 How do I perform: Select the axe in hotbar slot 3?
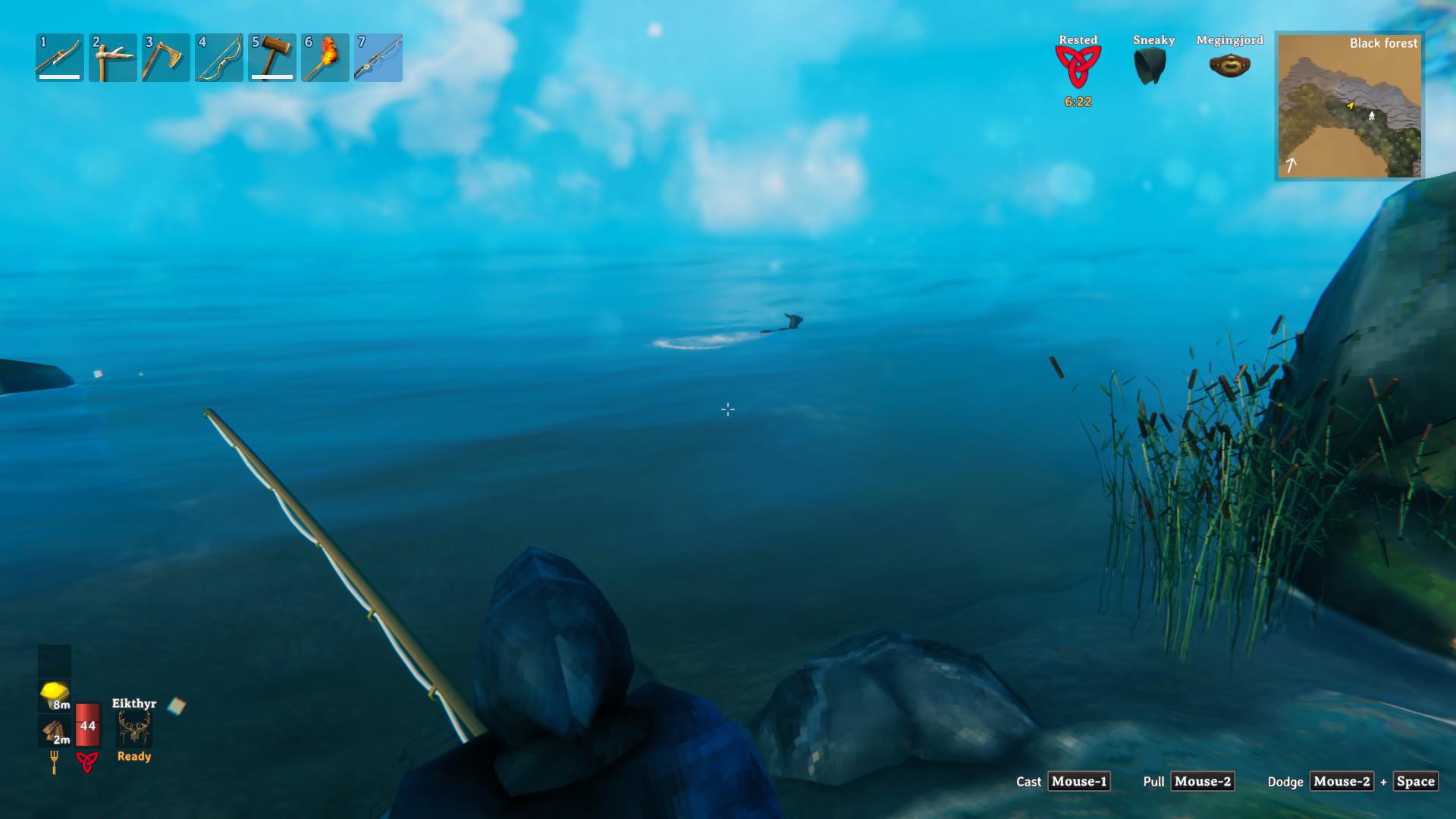(x=165, y=58)
